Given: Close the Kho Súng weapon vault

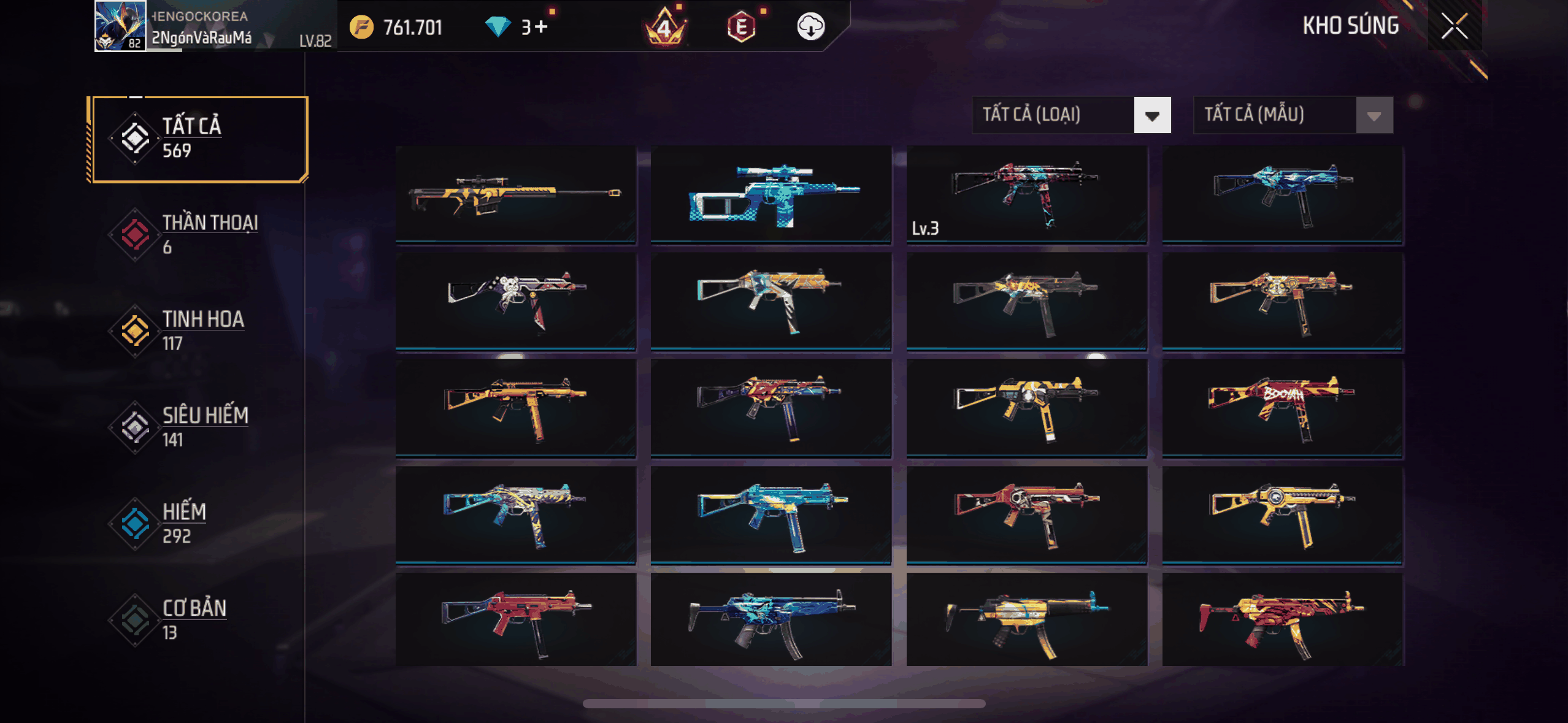Looking at the screenshot, I should (1454, 26).
